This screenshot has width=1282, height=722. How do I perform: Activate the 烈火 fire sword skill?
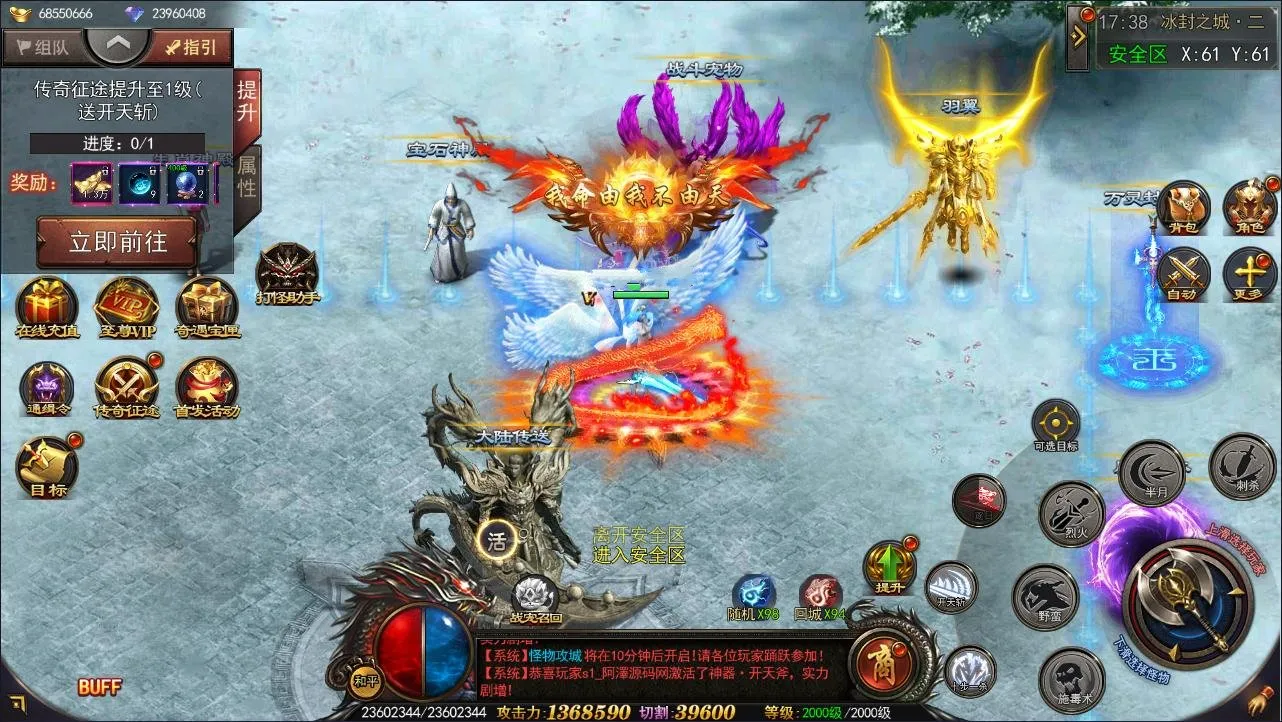coord(1071,513)
